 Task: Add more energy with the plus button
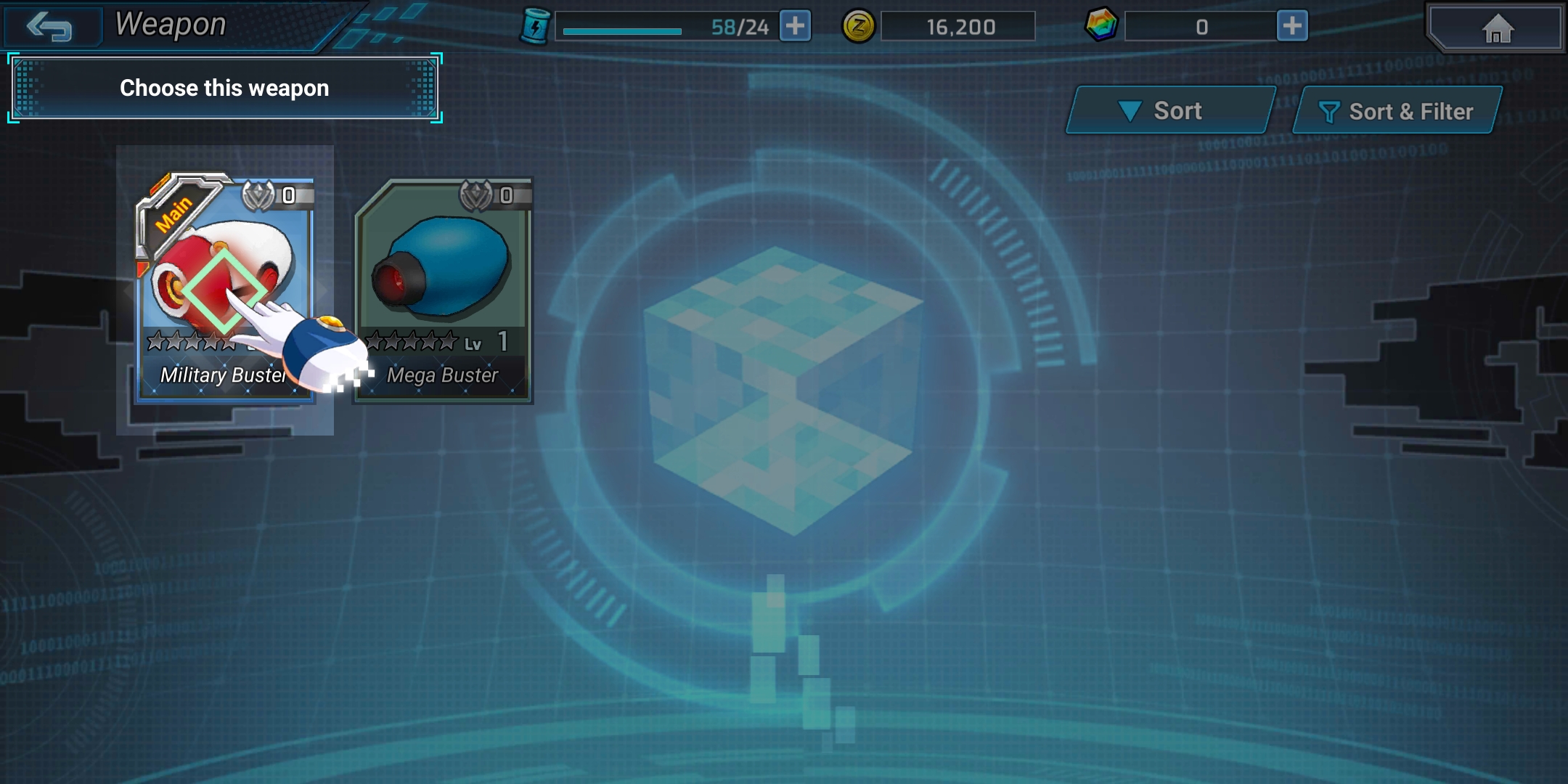pos(795,27)
